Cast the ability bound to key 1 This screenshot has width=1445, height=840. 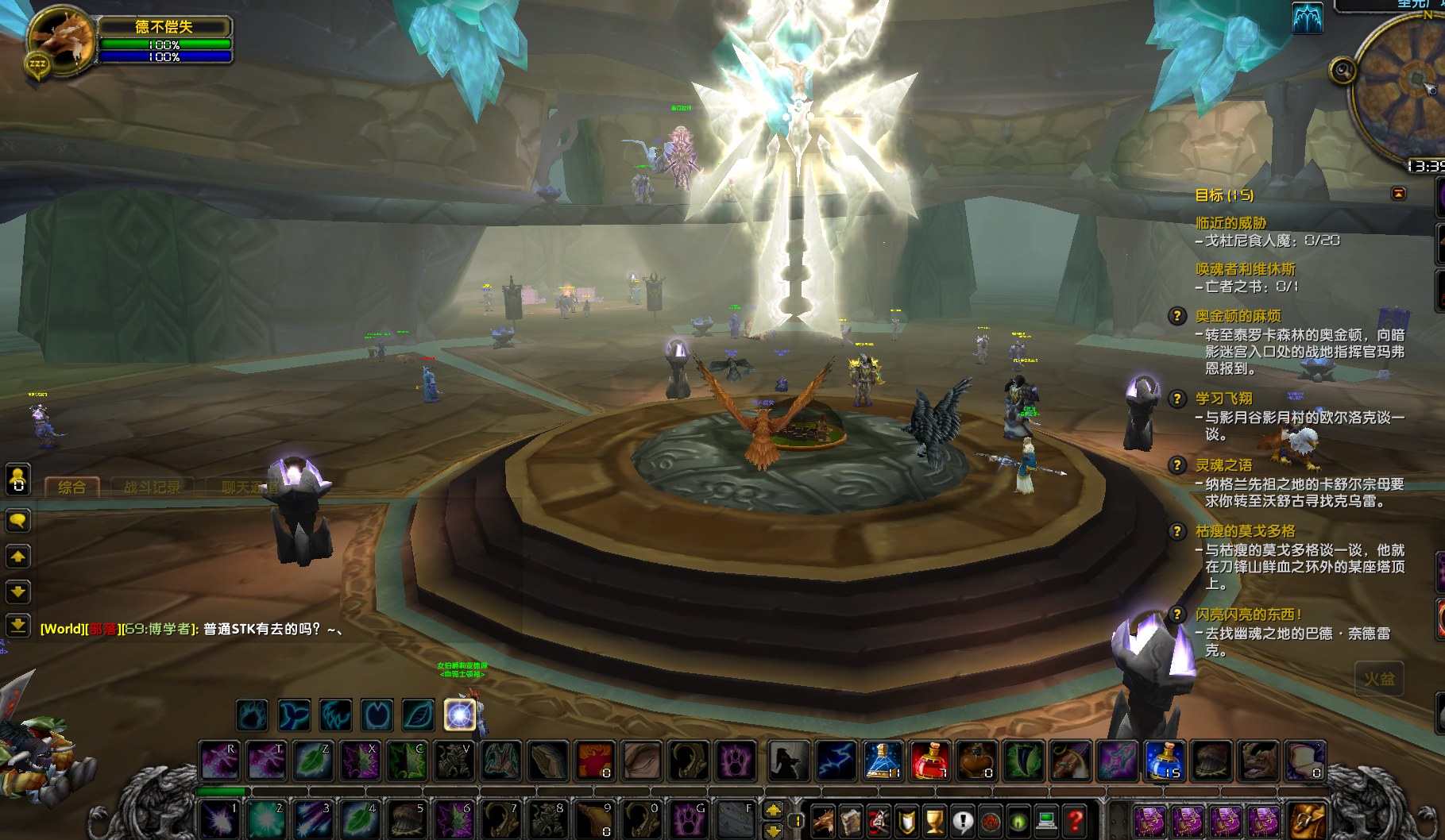pos(218,819)
